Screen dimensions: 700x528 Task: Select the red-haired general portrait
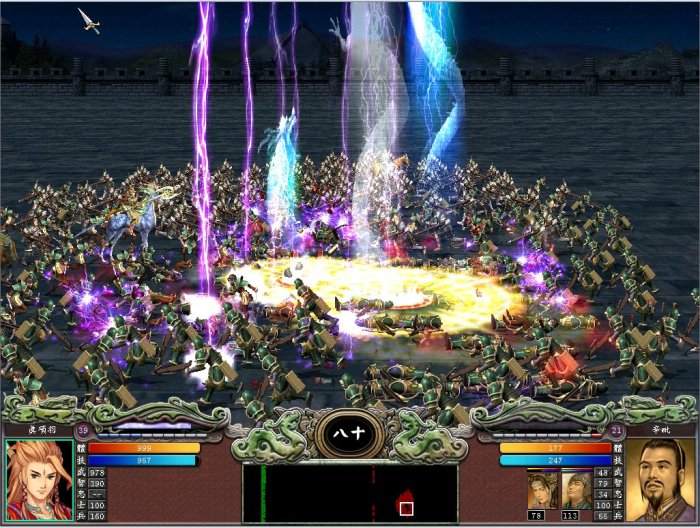[x=39, y=481]
